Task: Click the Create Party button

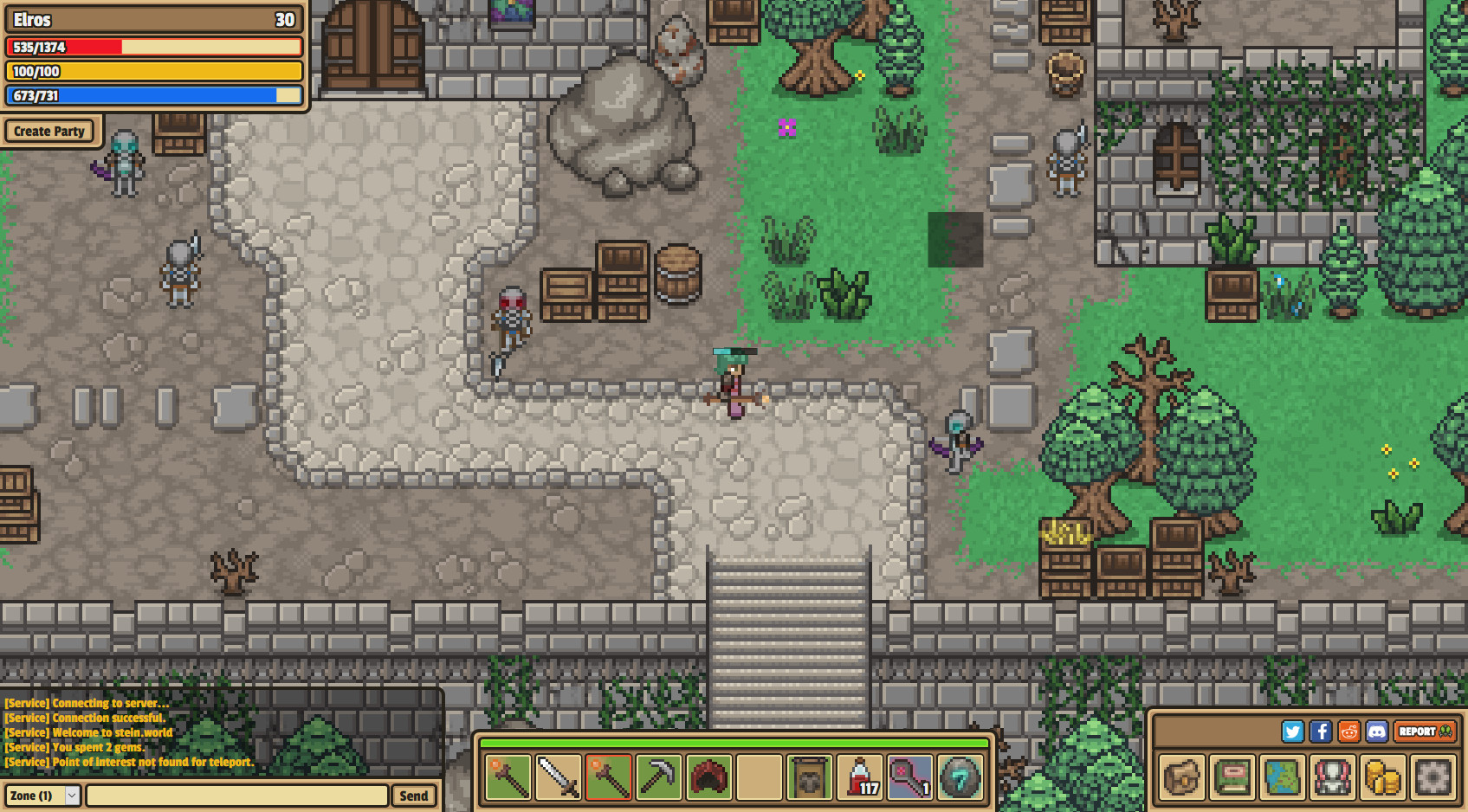Action: (x=49, y=131)
